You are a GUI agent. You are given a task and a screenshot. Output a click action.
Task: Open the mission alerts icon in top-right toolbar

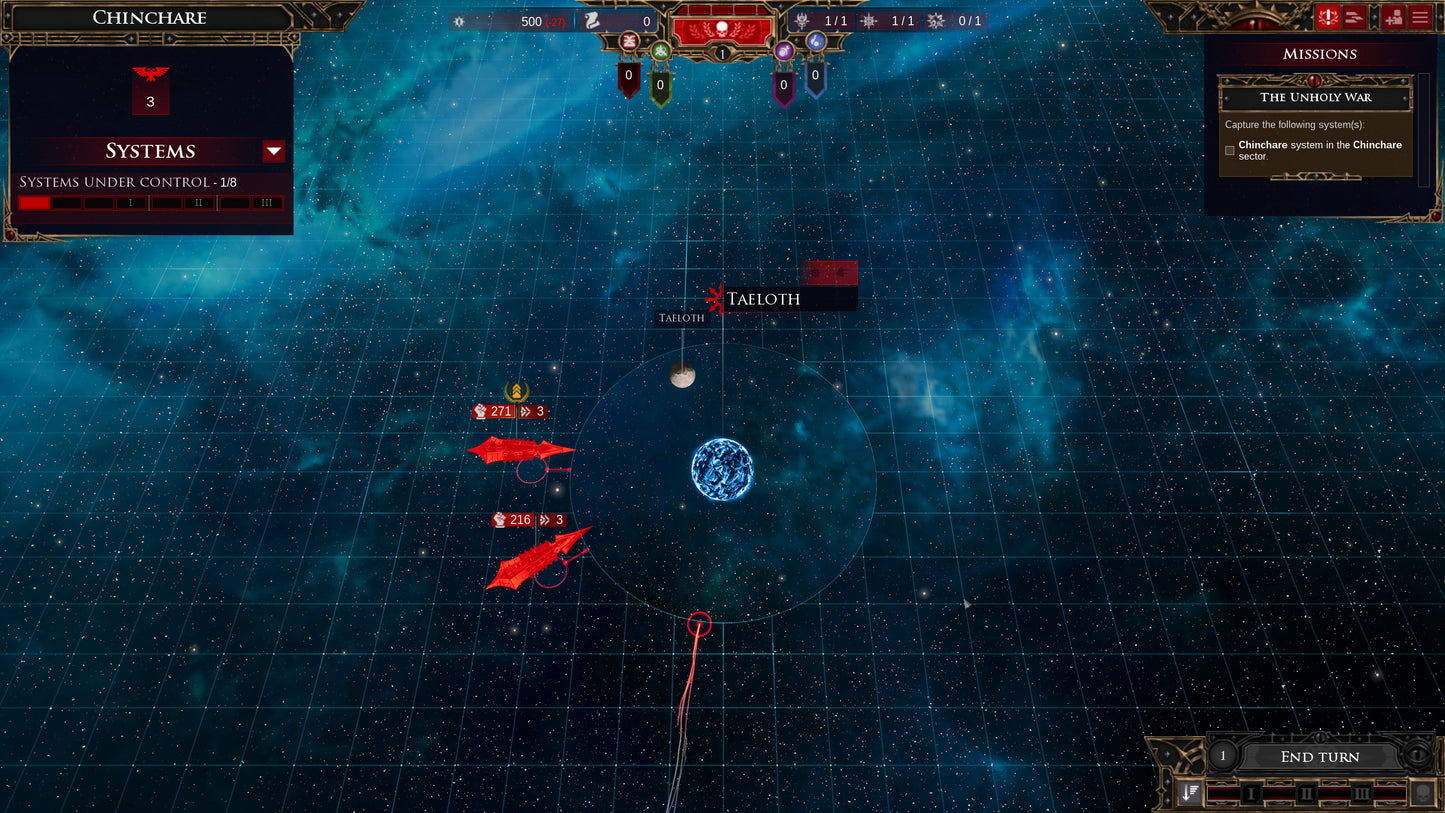pyautogui.click(x=1329, y=17)
